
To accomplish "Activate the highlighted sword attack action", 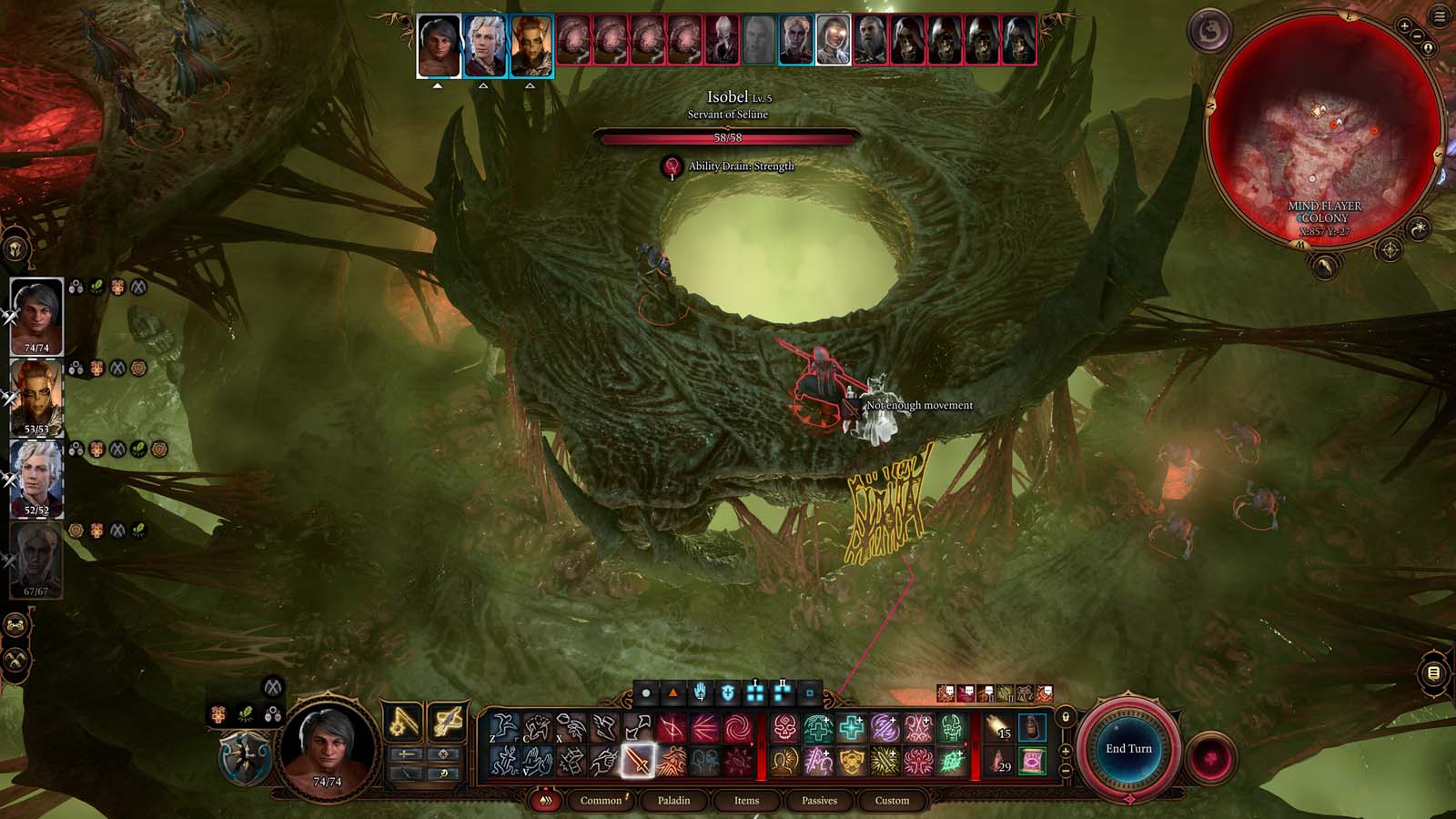I will point(638,760).
